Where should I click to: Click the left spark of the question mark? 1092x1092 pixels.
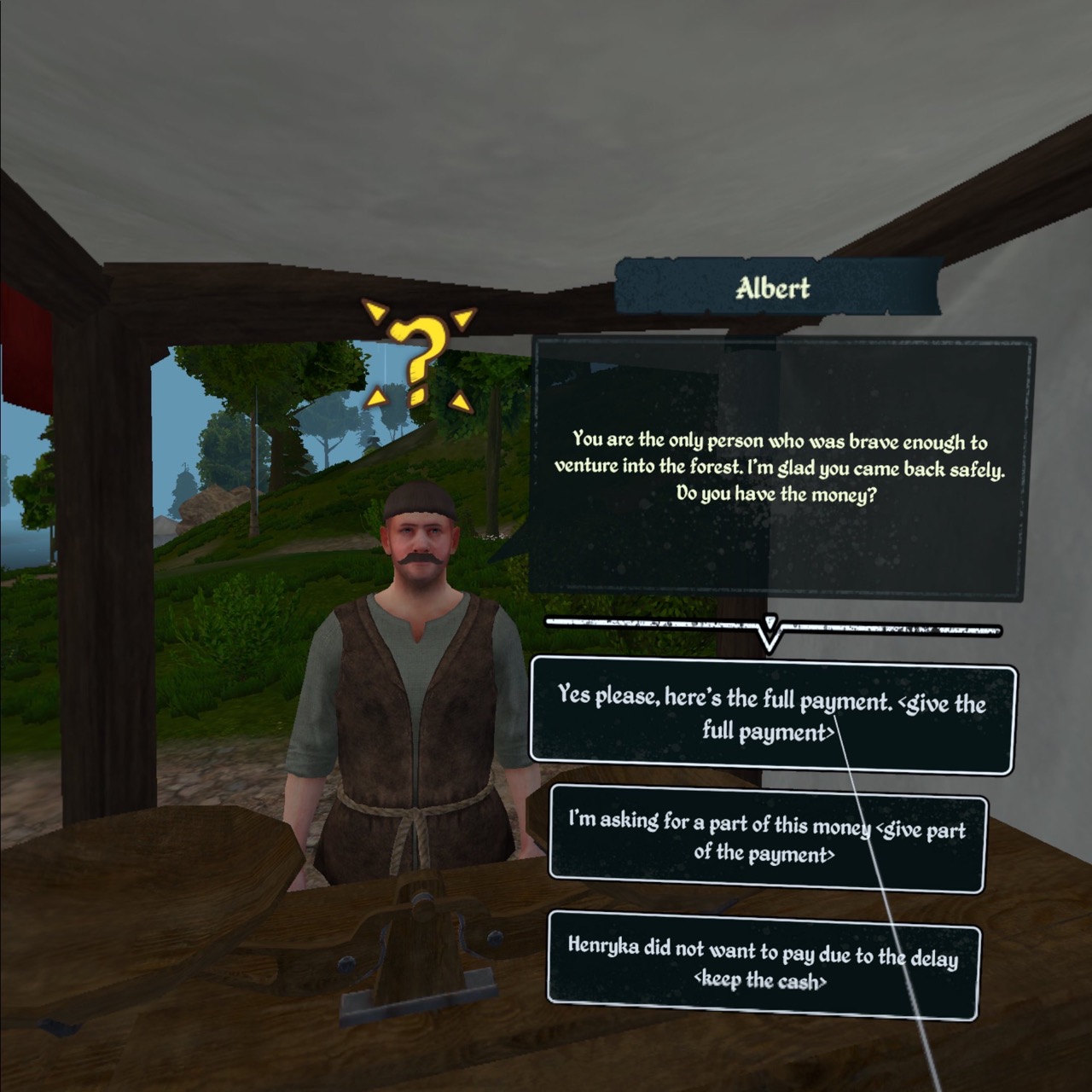[x=375, y=398]
